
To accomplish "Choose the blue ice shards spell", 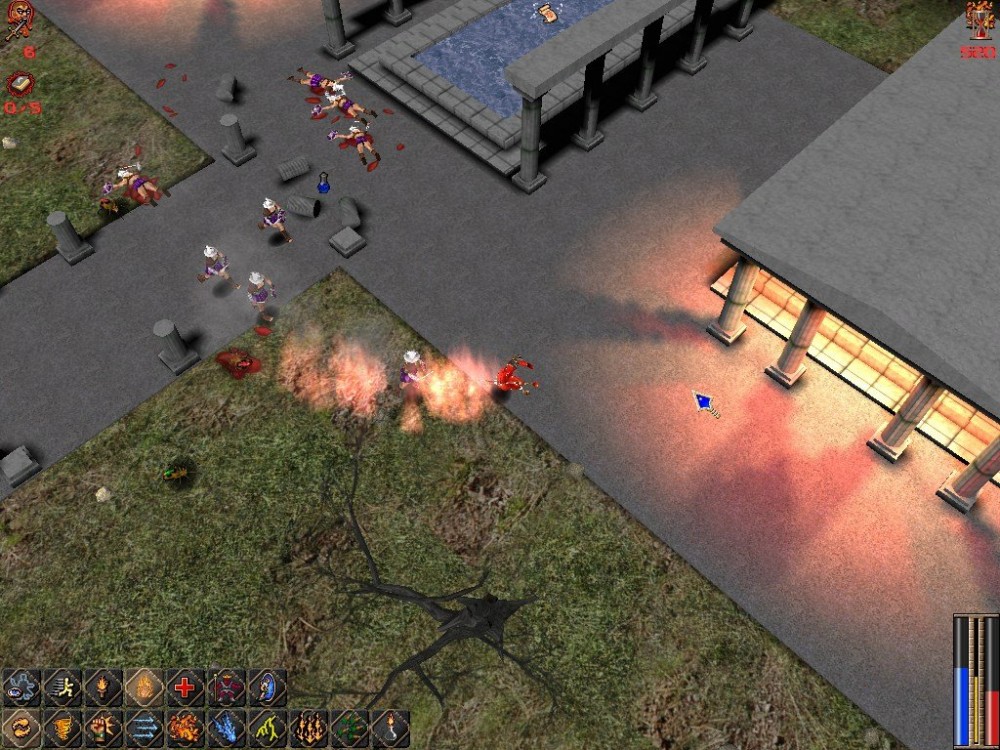I will 226,728.
